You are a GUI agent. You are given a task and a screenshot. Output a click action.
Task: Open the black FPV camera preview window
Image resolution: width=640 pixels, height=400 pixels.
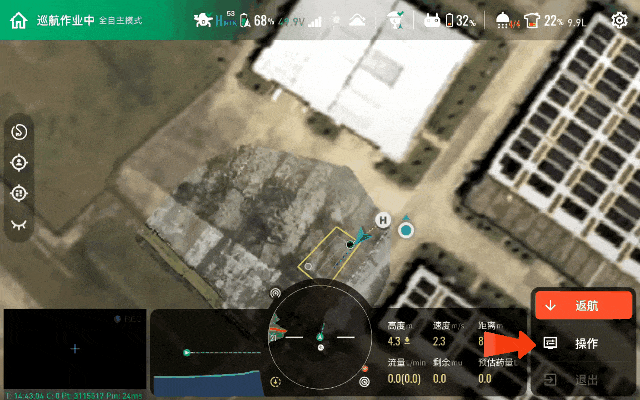[74, 349]
